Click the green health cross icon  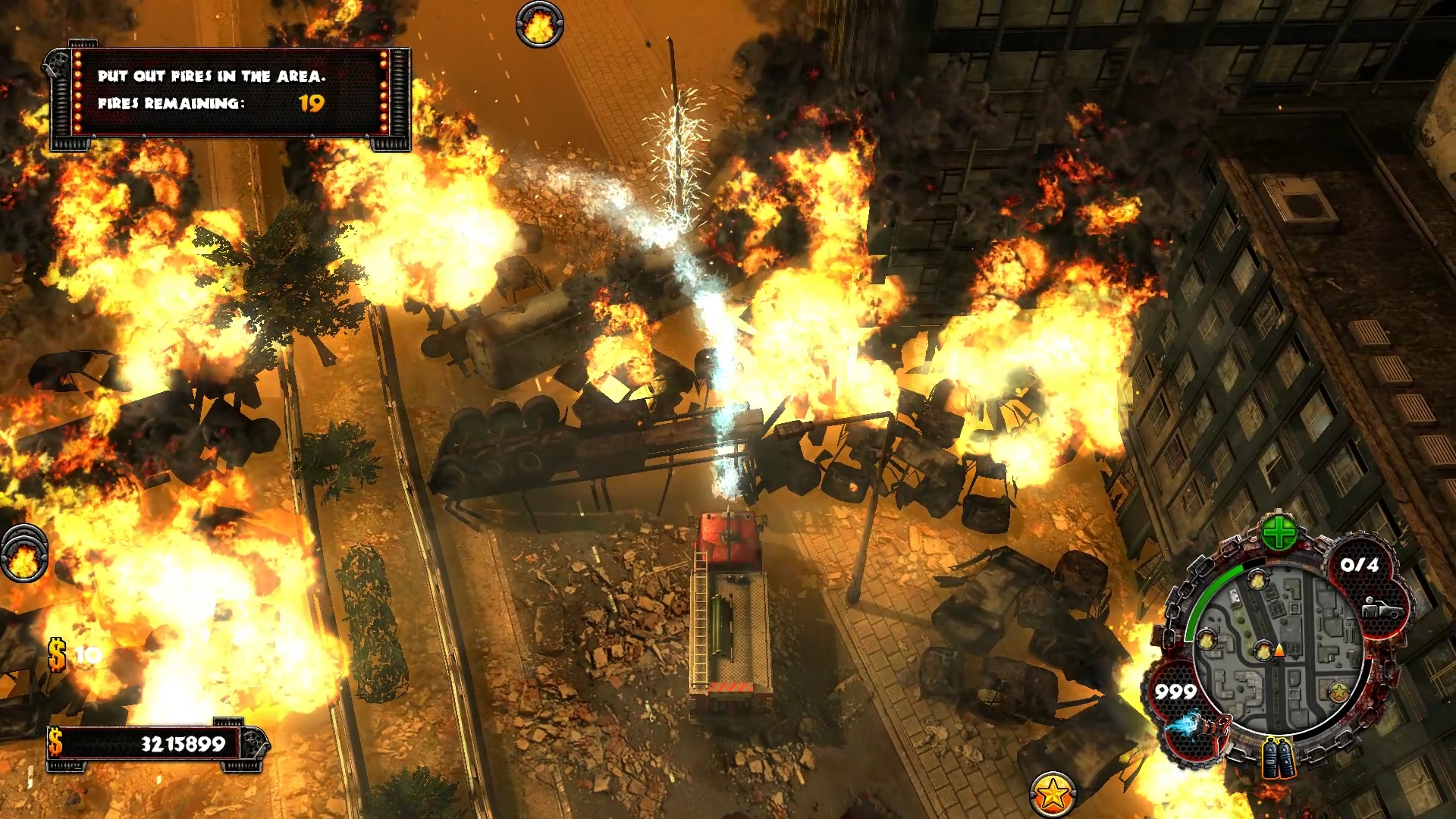[x=1279, y=533]
